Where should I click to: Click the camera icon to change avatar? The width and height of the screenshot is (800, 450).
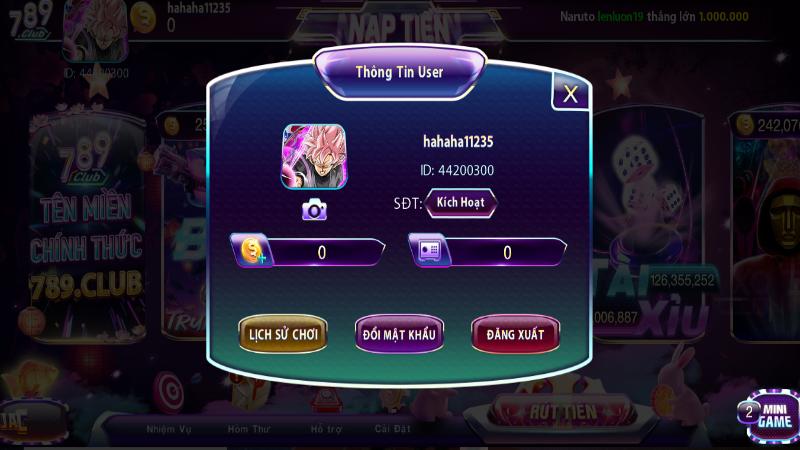click(x=314, y=209)
